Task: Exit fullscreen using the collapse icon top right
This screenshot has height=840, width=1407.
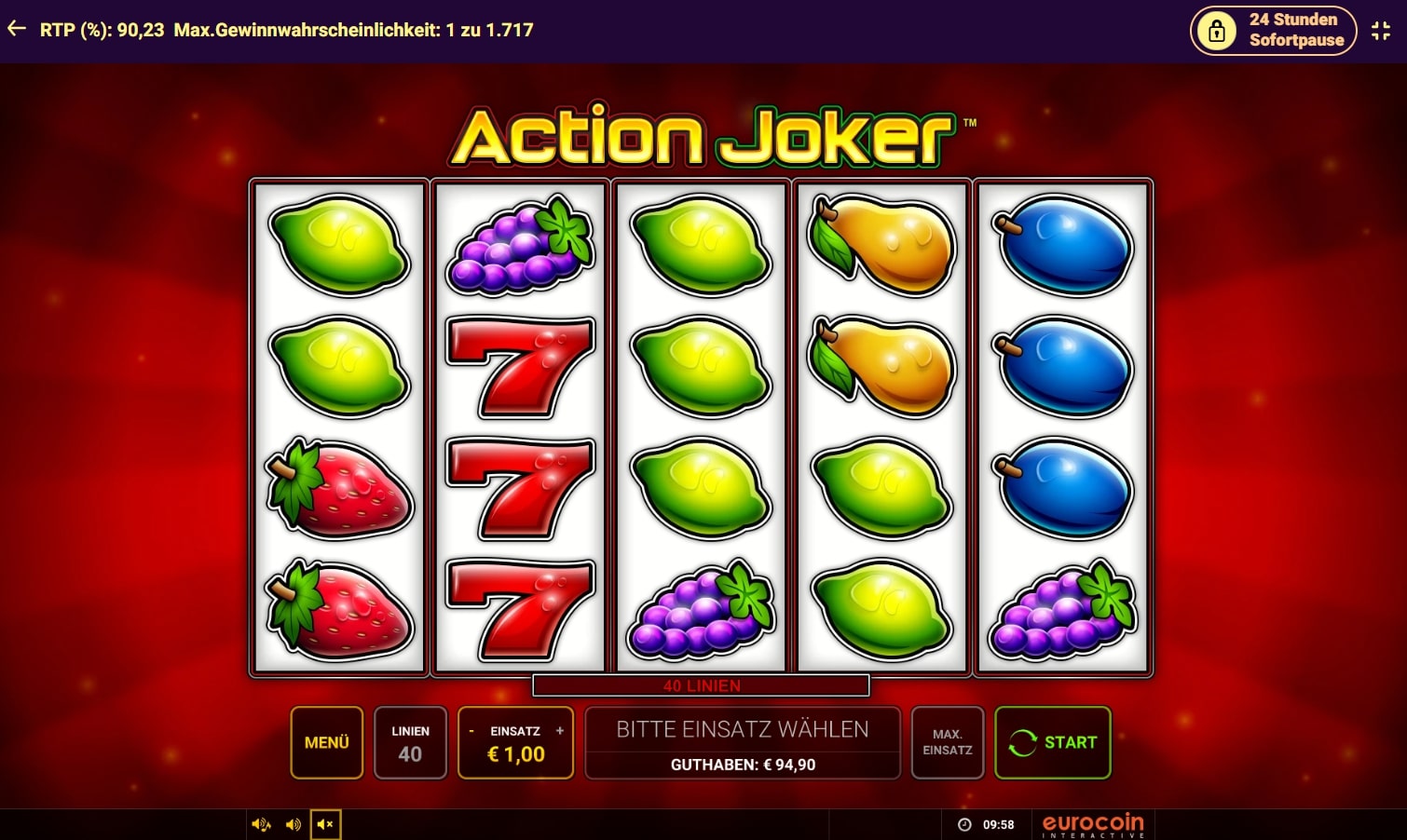Action: (x=1381, y=29)
